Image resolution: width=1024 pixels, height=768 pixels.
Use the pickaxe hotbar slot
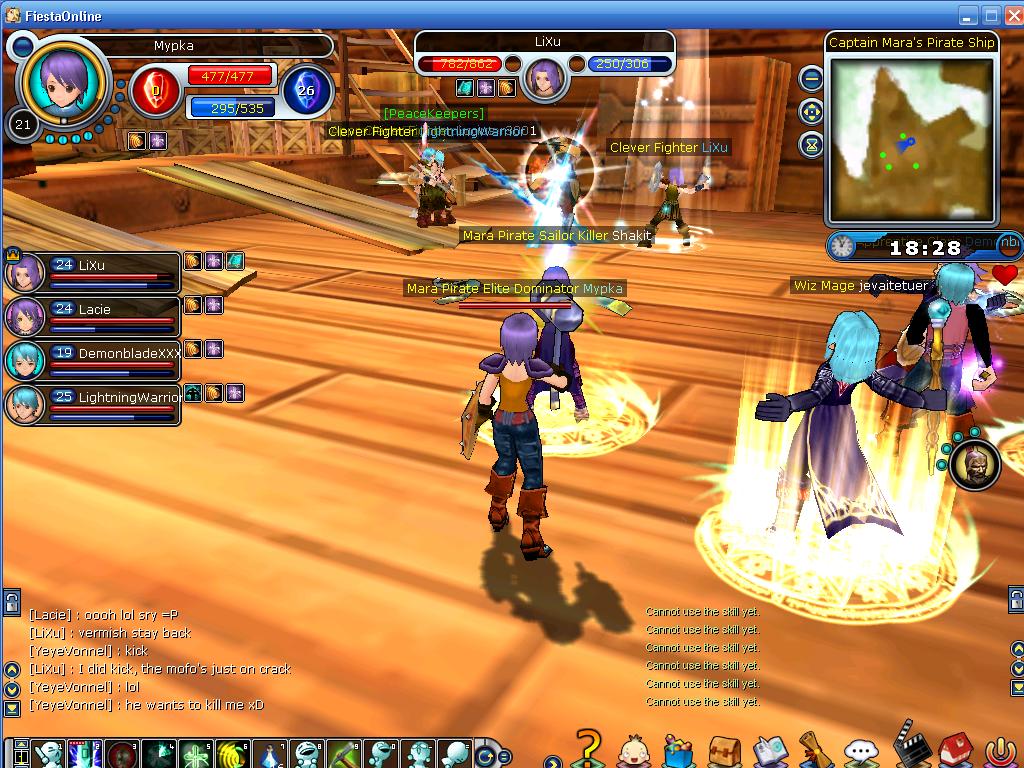[x=343, y=753]
